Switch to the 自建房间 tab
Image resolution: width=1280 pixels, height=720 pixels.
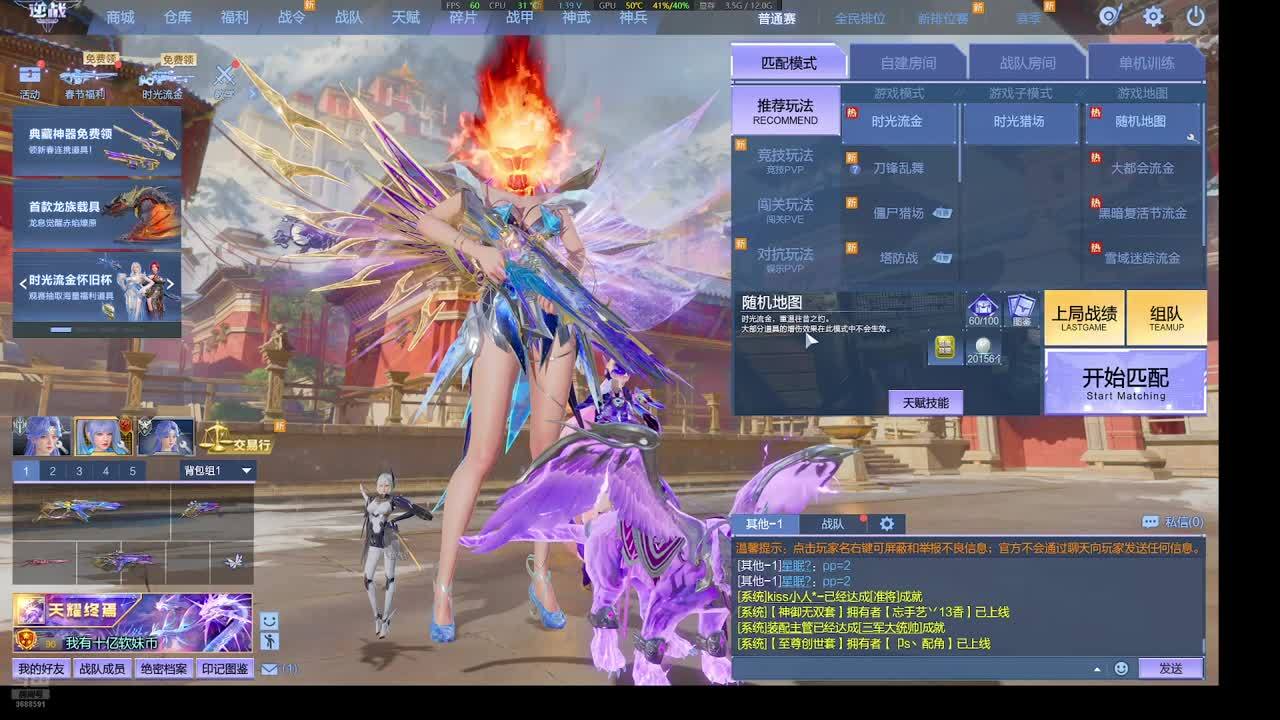coord(907,63)
